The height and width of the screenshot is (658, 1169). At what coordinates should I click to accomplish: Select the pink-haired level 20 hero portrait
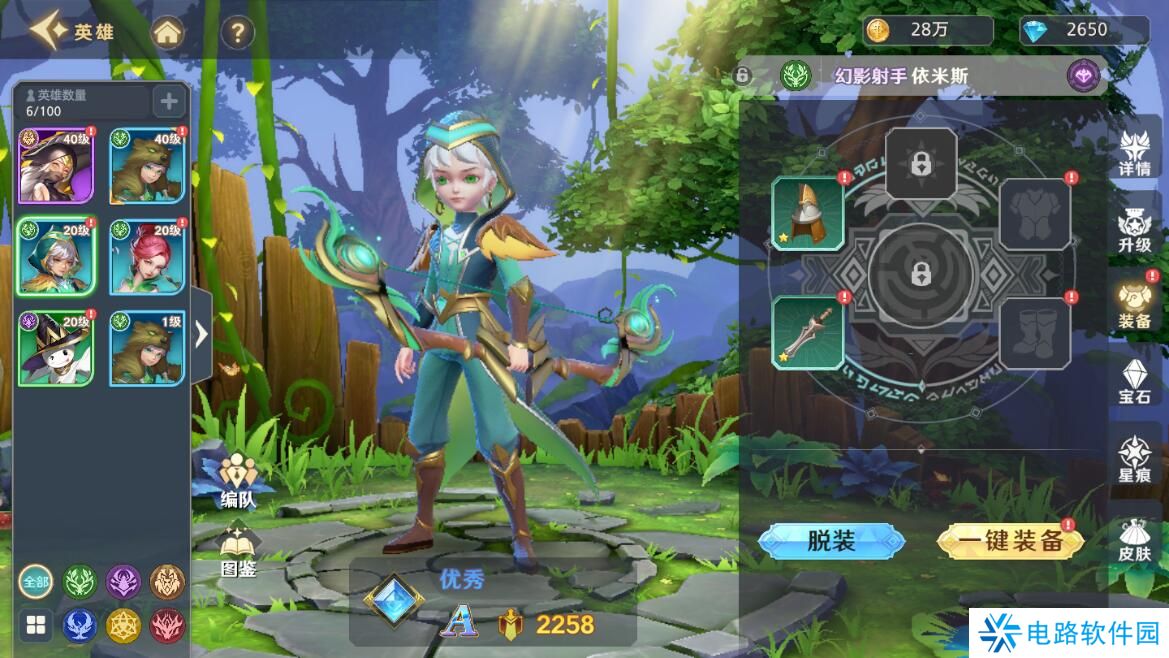coord(147,257)
